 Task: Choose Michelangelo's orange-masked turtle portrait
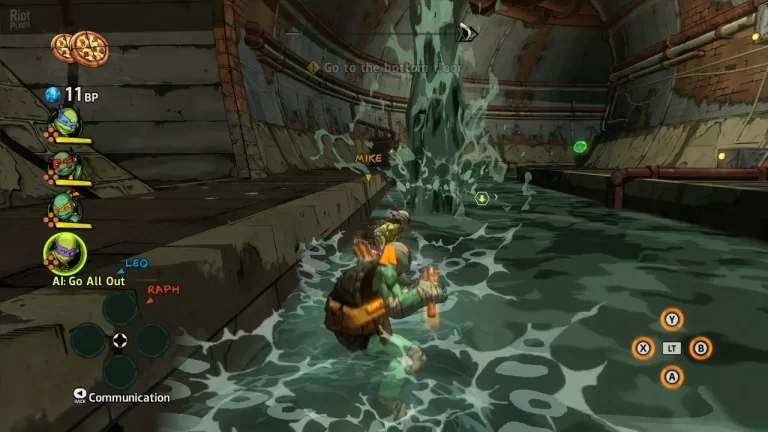pos(65,207)
